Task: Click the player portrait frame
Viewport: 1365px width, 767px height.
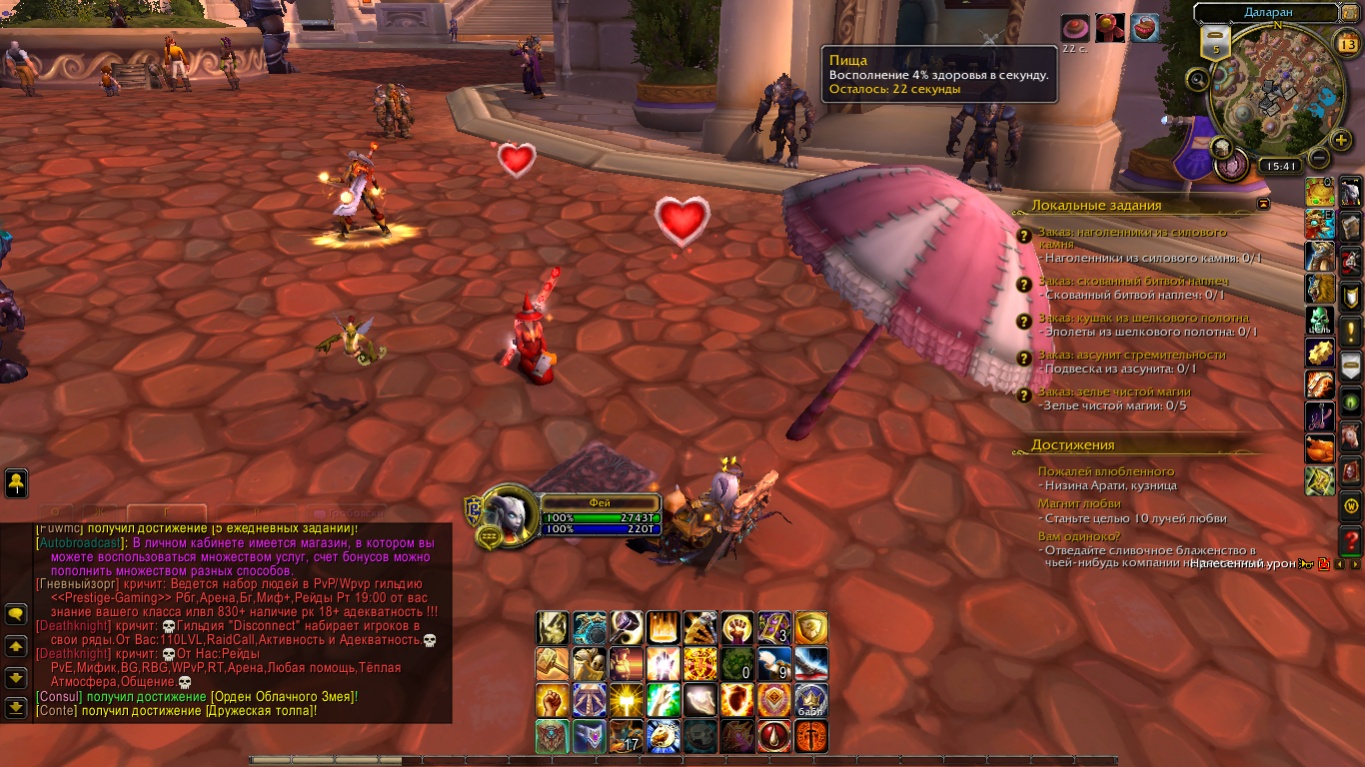Action: click(511, 517)
